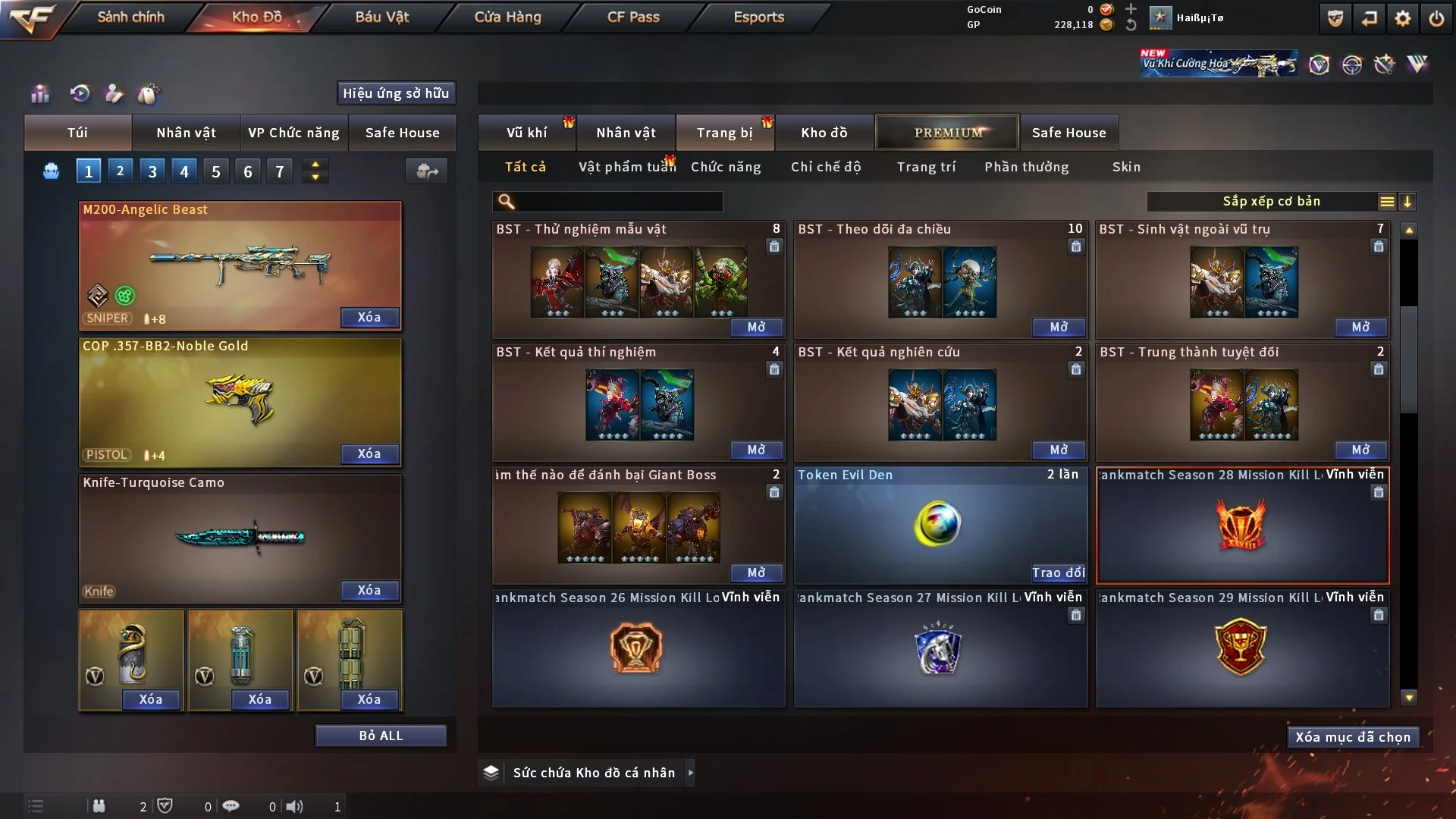Select bag preset number 3

152,171
